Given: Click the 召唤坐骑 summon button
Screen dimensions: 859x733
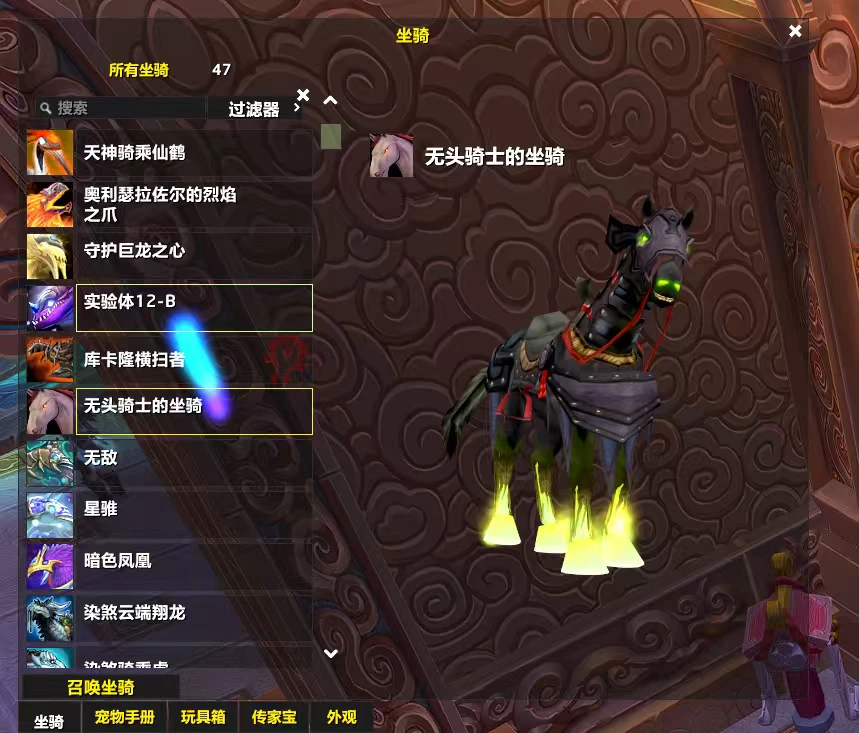Looking at the screenshot, I should pyautogui.click(x=101, y=687).
